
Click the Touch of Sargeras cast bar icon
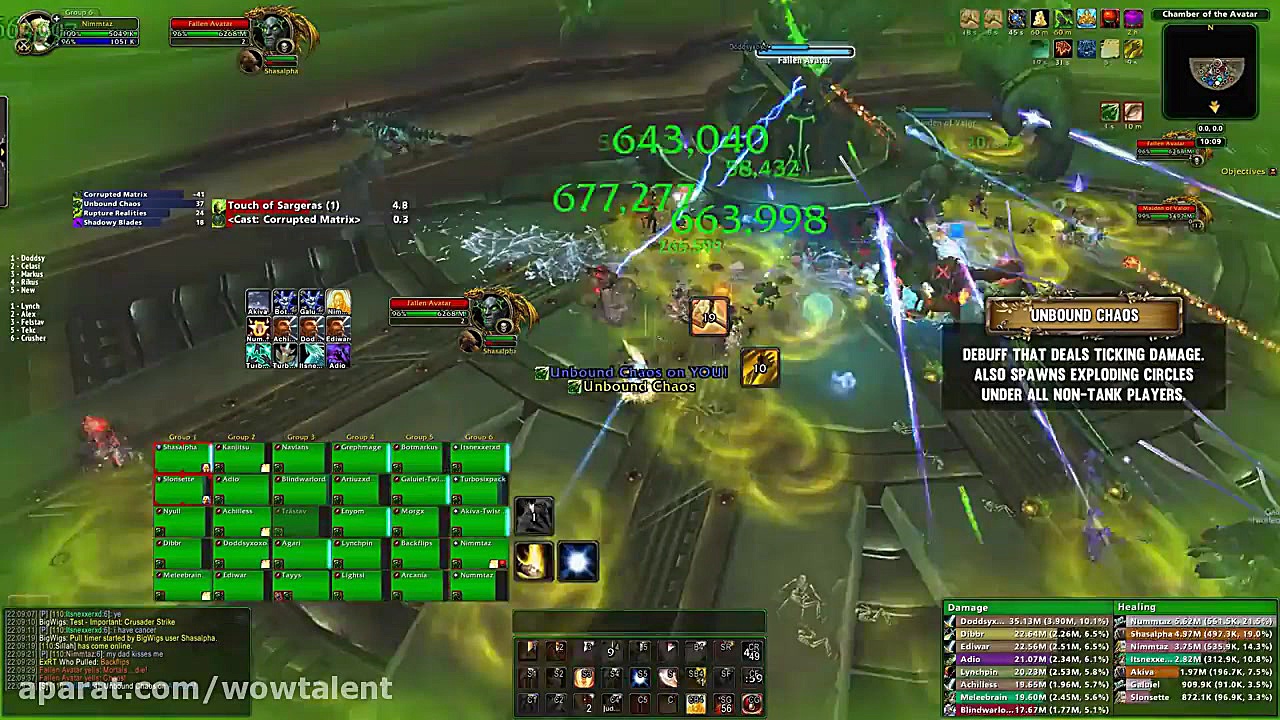[218, 205]
